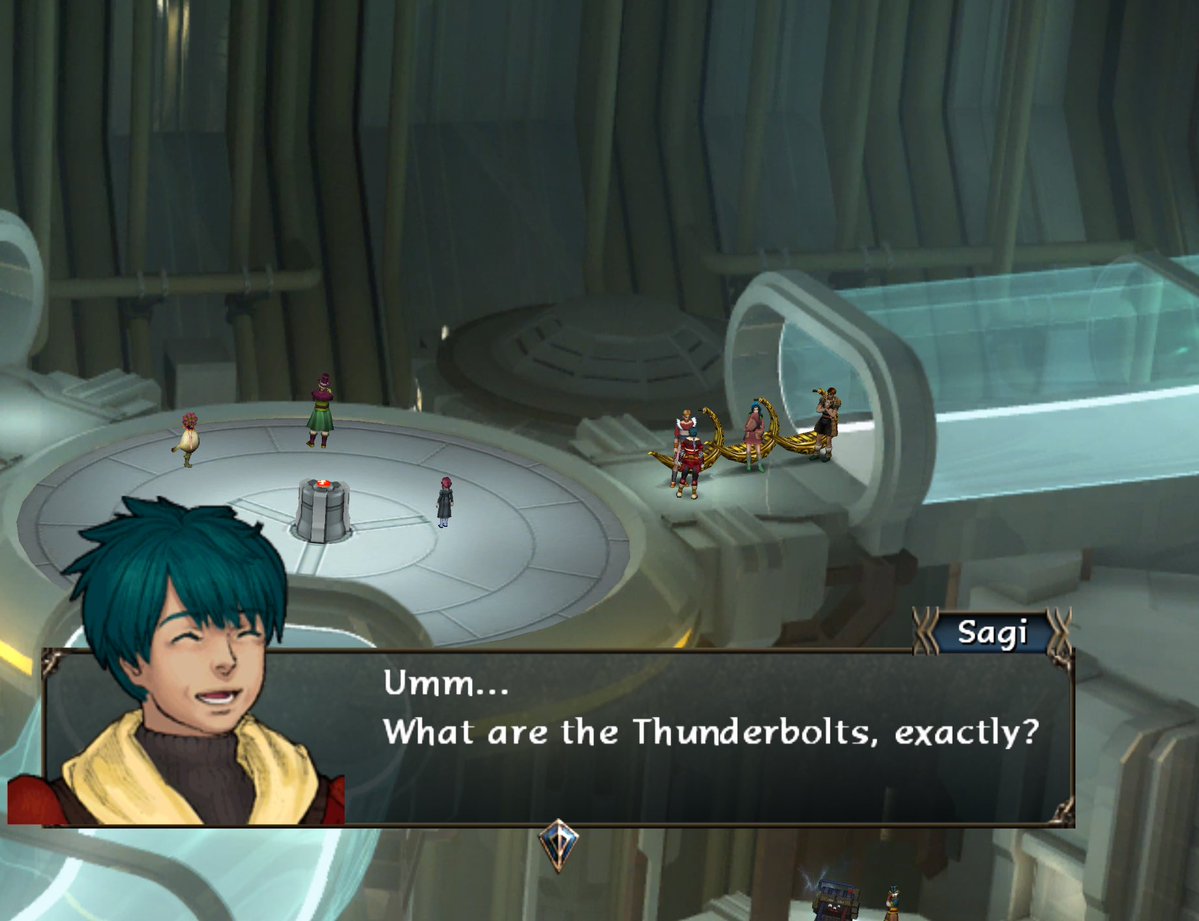Click the dialogue advance arrow indicator
The width and height of the screenshot is (1199, 921).
pos(558,842)
